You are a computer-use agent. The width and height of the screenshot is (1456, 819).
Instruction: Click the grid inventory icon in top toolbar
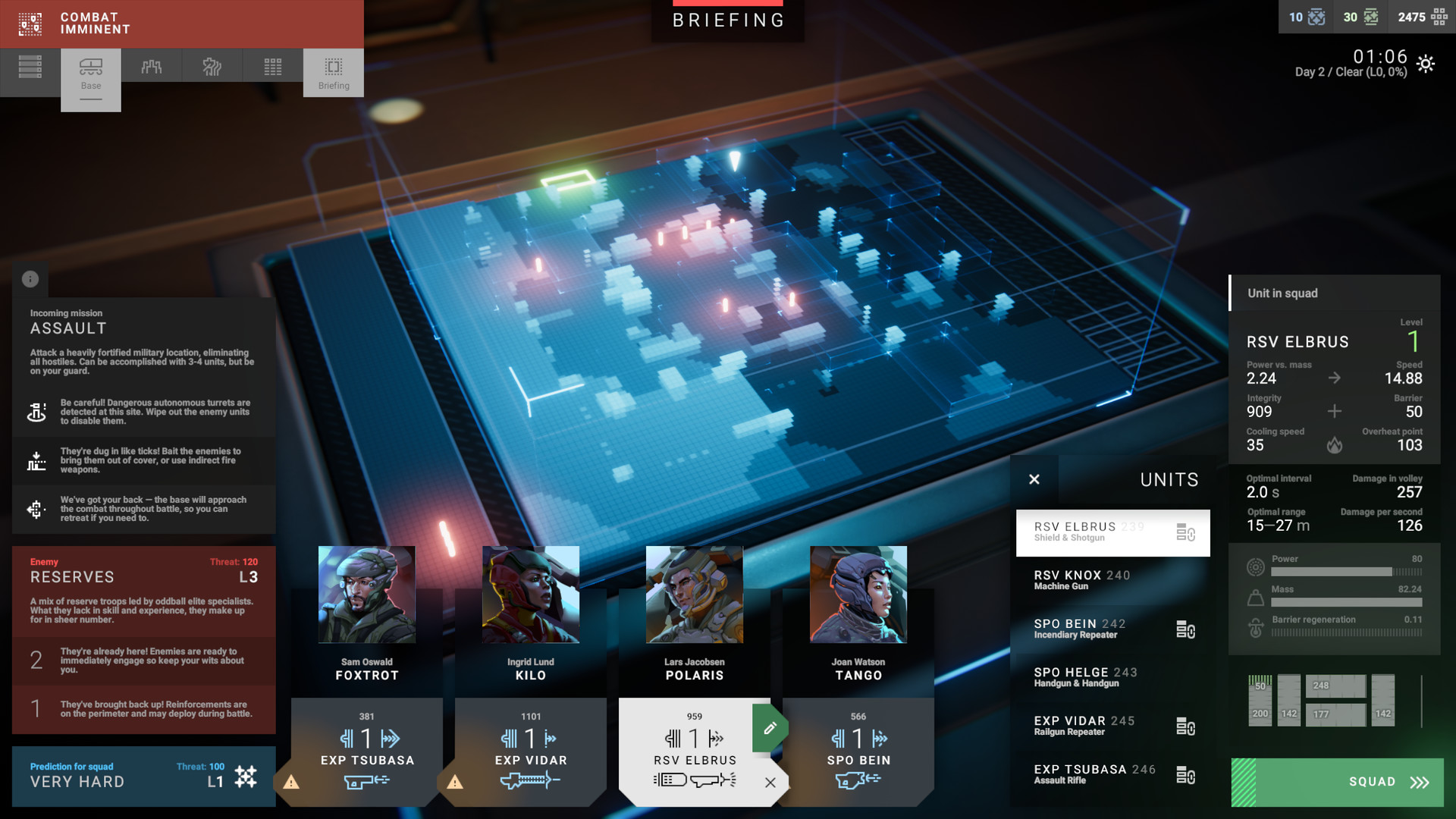tap(271, 67)
